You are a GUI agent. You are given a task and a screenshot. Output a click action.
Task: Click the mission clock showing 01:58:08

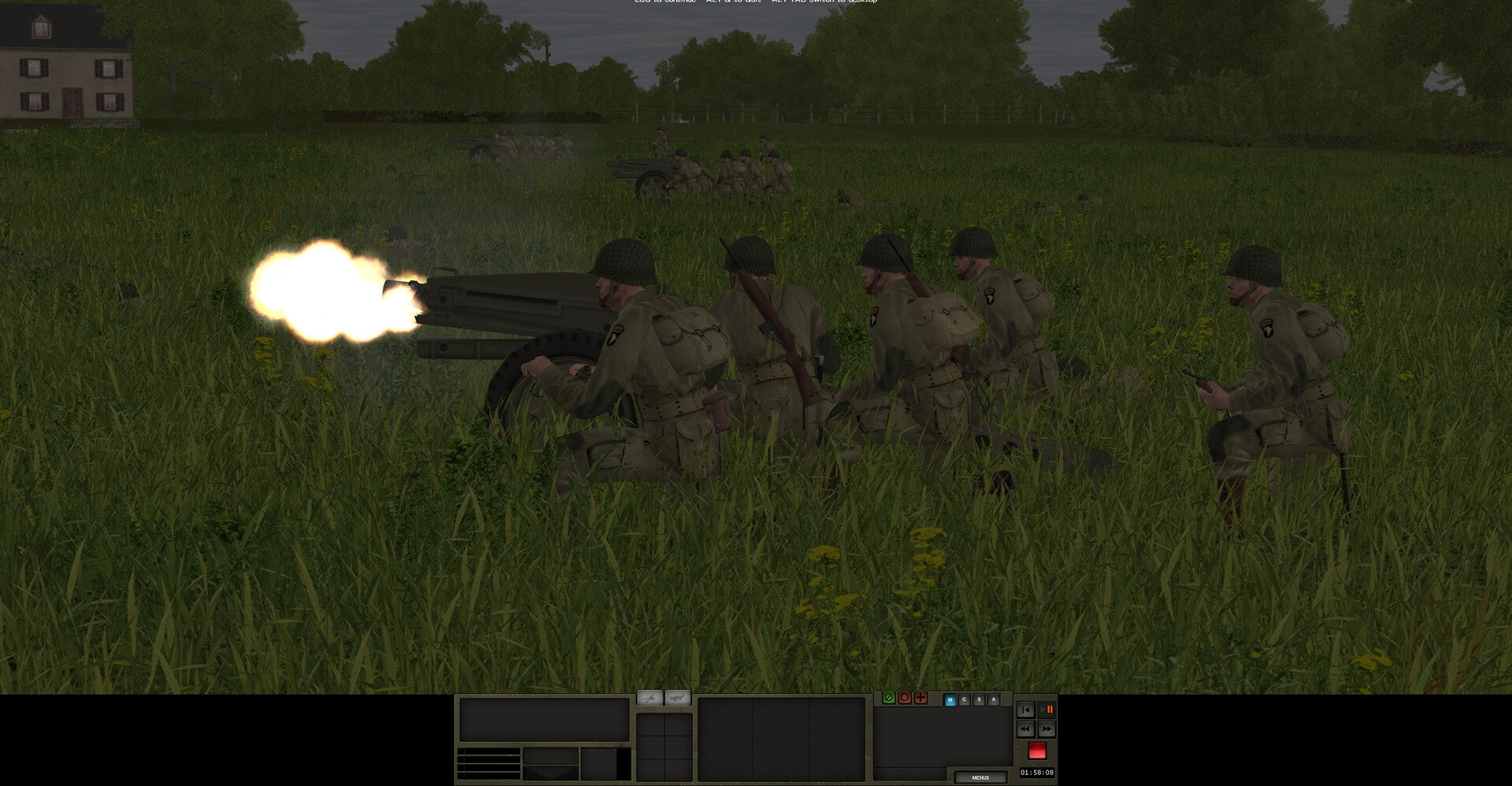click(x=1037, y=773)
